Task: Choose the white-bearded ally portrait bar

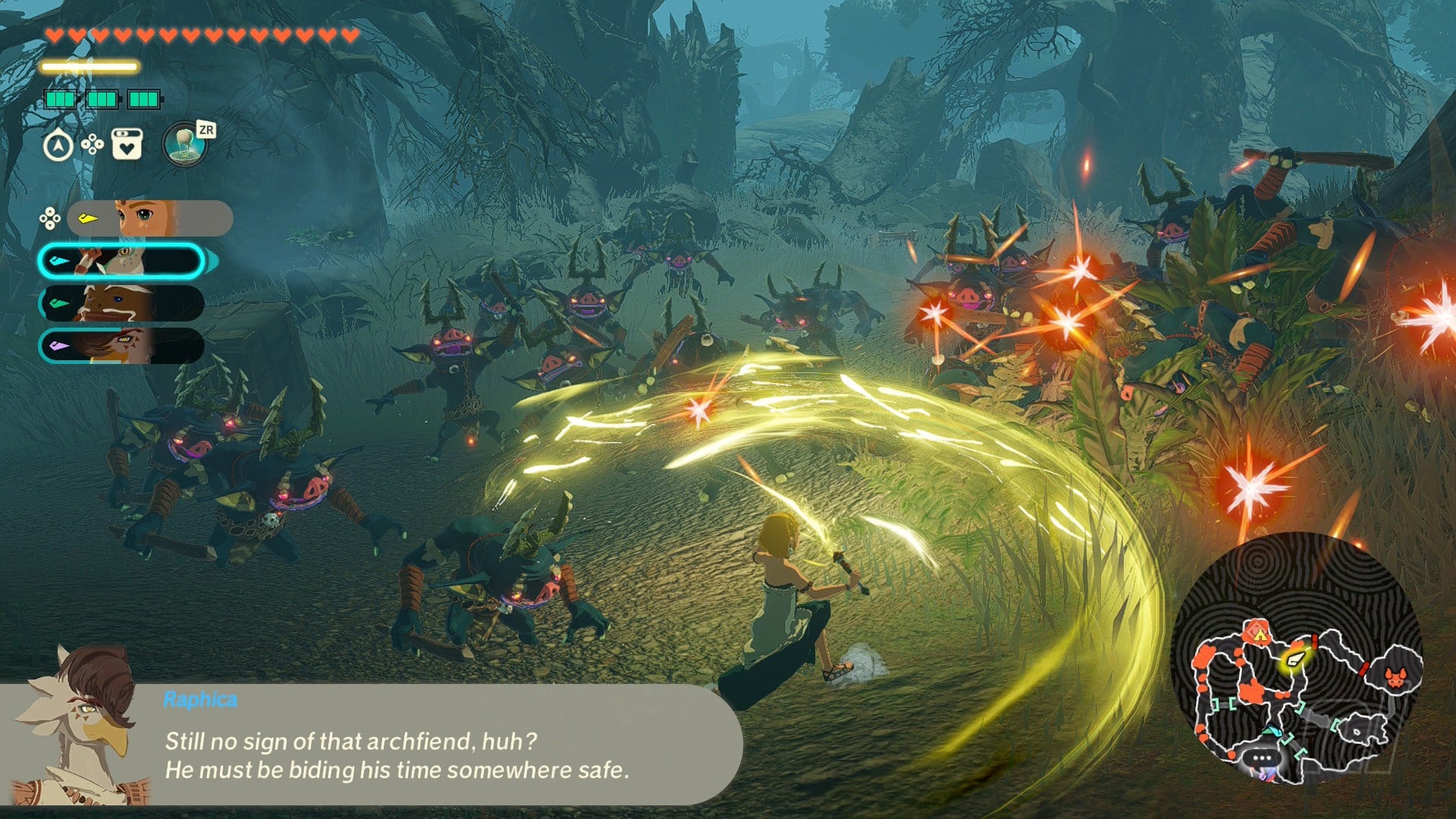Action: coord(121,303)
